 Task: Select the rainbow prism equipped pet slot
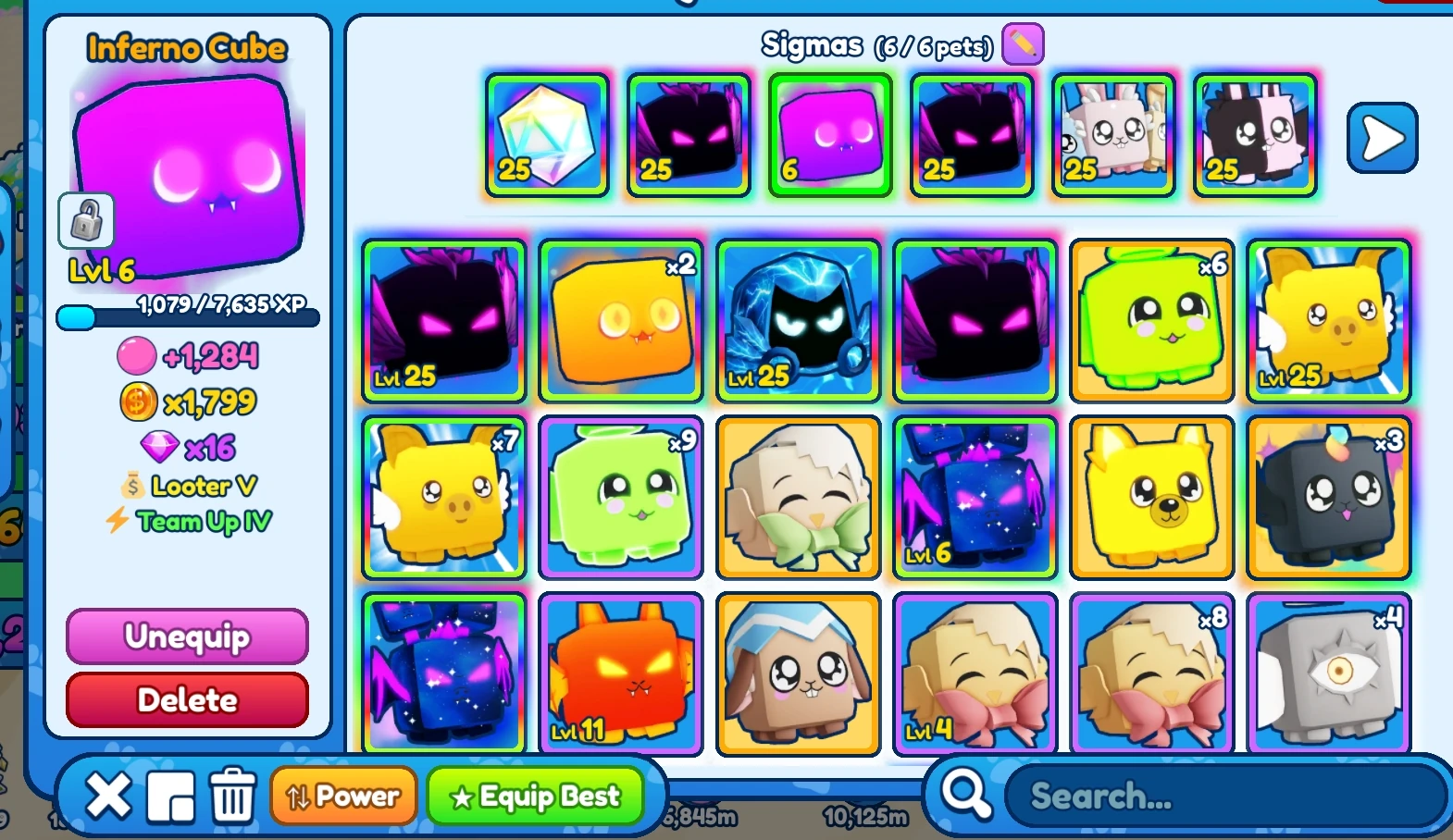[x=547, y=136]
